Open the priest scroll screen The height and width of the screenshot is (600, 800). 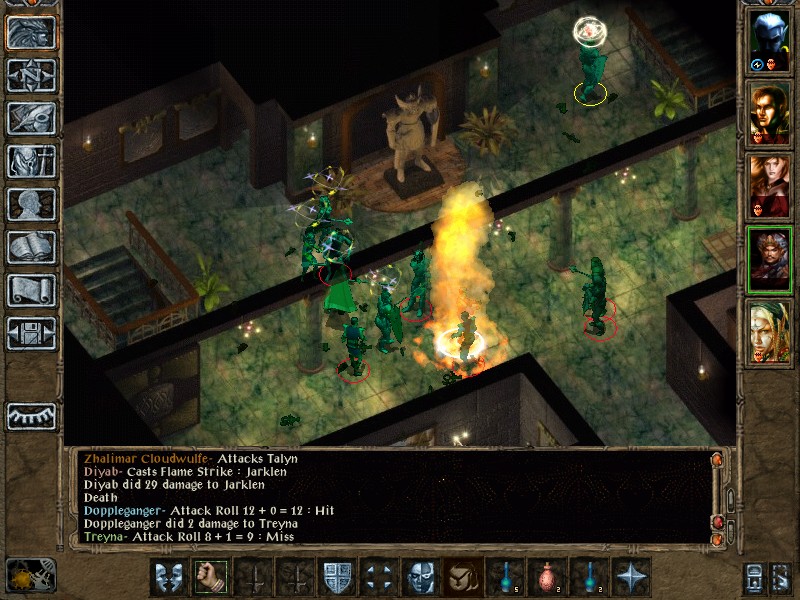30,290
